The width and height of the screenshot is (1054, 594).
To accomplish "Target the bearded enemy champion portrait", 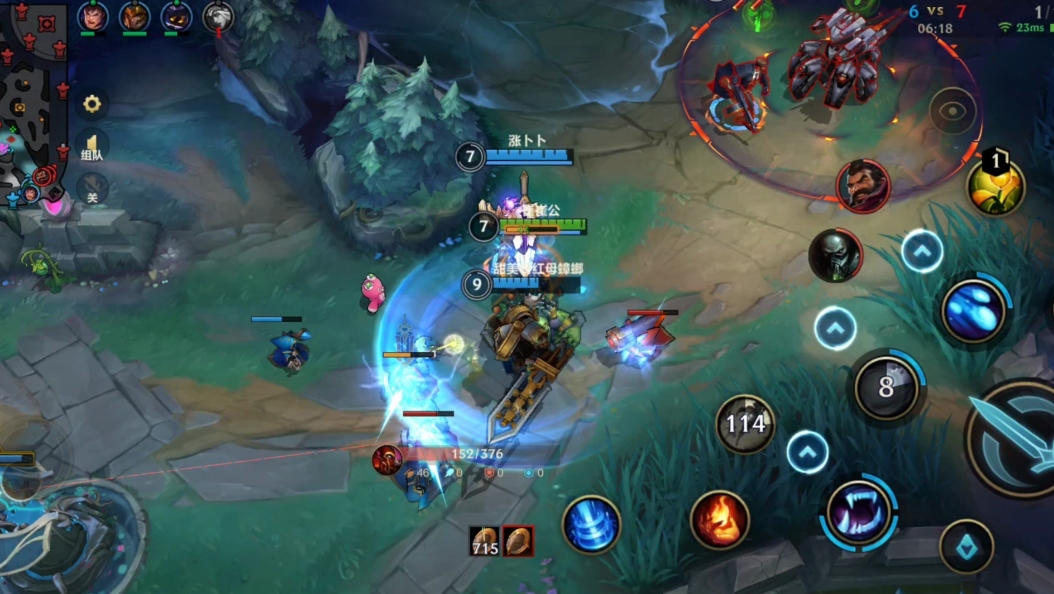I will point(863,186).
